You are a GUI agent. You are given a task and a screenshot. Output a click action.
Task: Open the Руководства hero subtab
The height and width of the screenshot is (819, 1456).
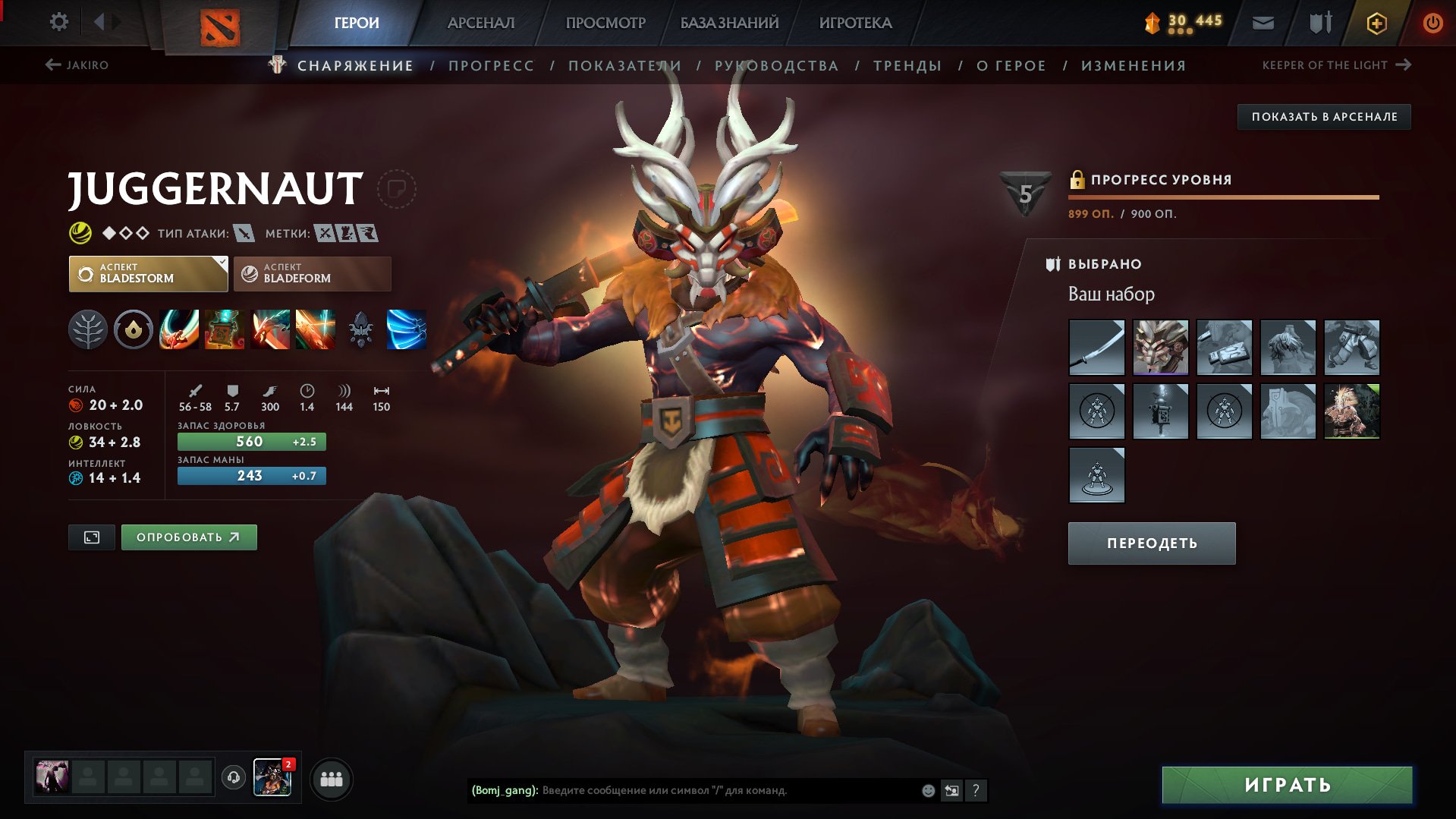pos(776,66)
